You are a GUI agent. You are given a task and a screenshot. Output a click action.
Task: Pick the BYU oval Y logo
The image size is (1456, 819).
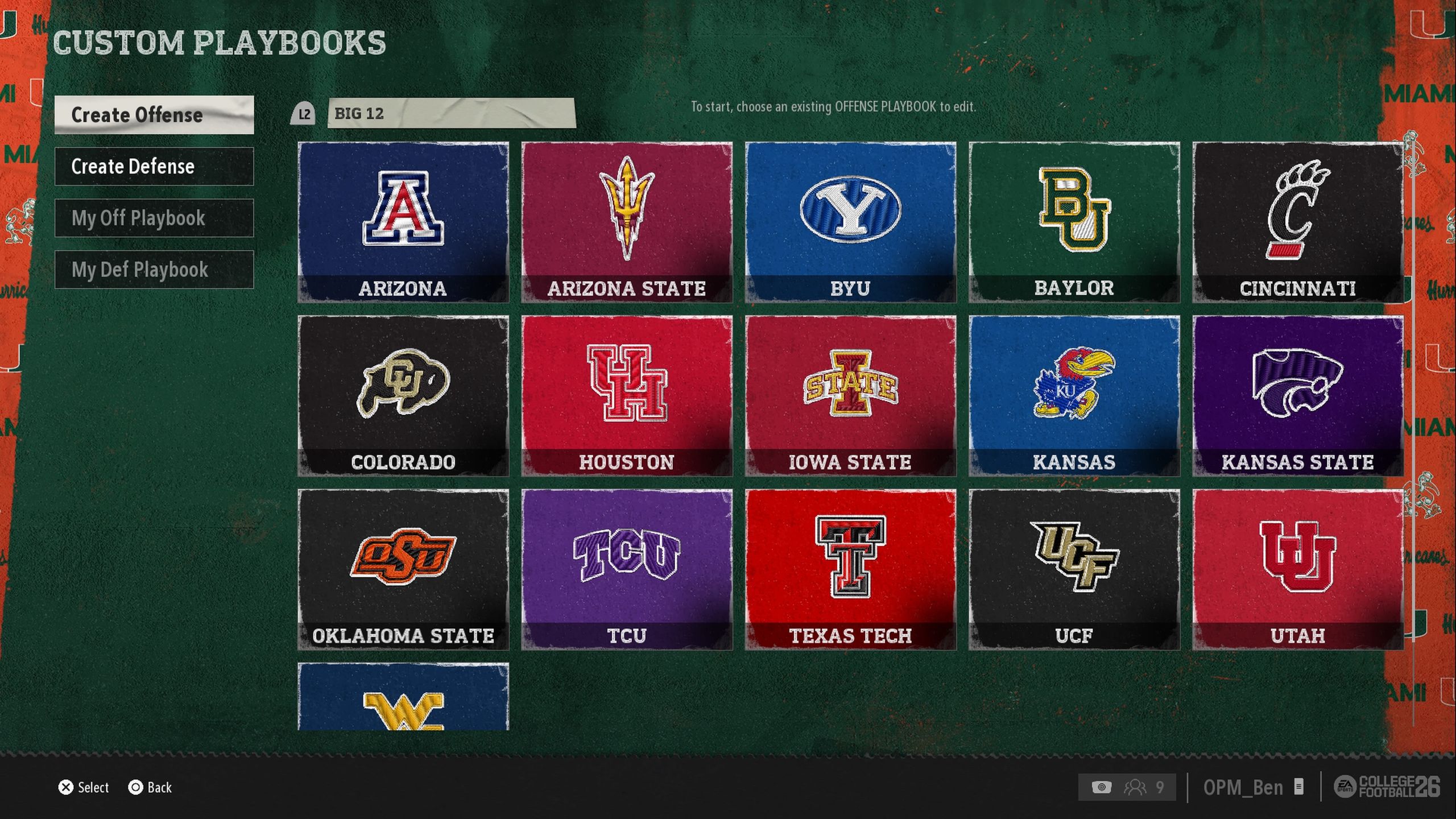[850, 210]
